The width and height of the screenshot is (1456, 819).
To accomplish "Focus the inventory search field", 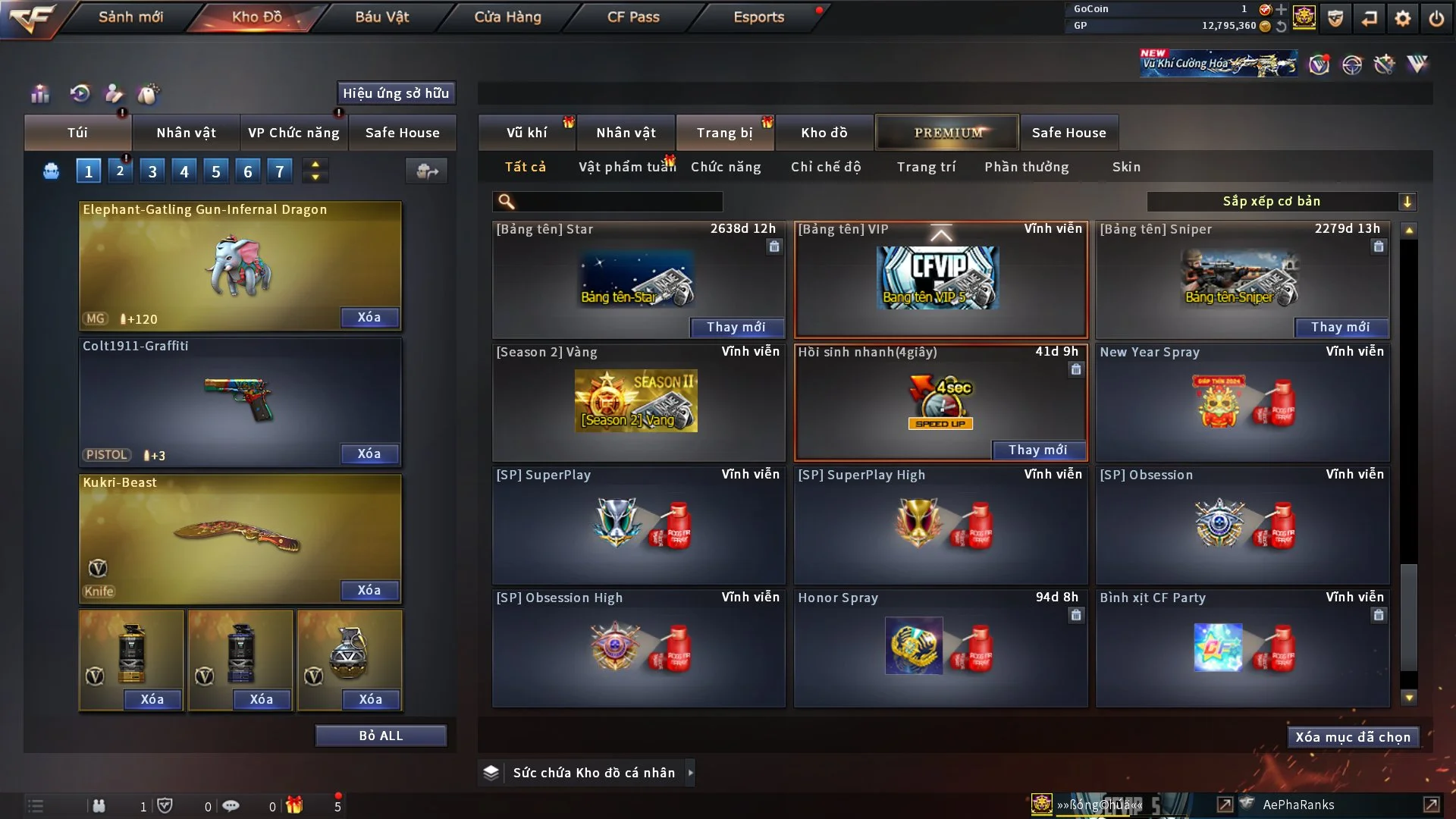I will (618, 201).
